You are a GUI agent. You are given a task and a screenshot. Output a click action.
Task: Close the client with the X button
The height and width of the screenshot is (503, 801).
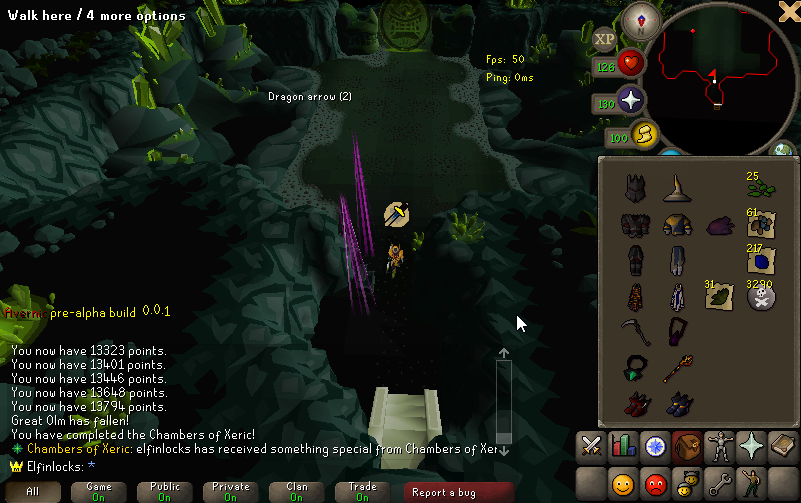(788, 10)
